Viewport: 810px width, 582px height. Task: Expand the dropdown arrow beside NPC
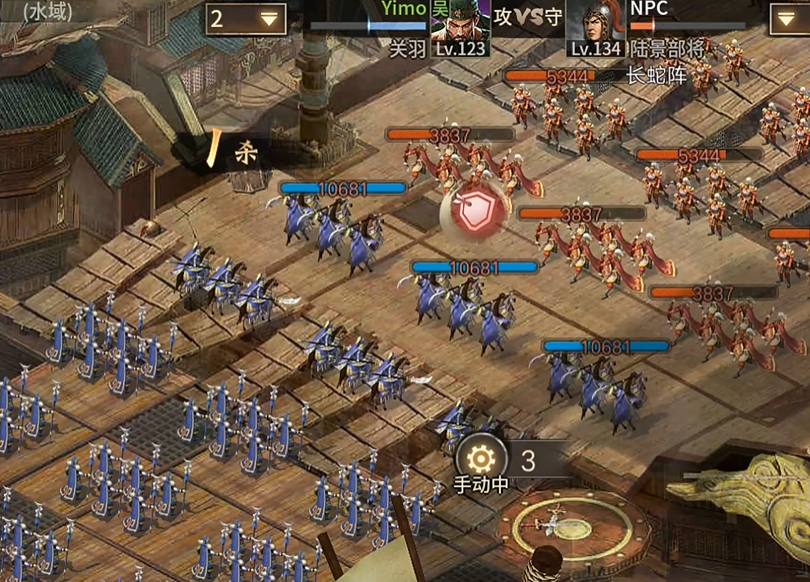pyautogui.click(x=790, y=18)
